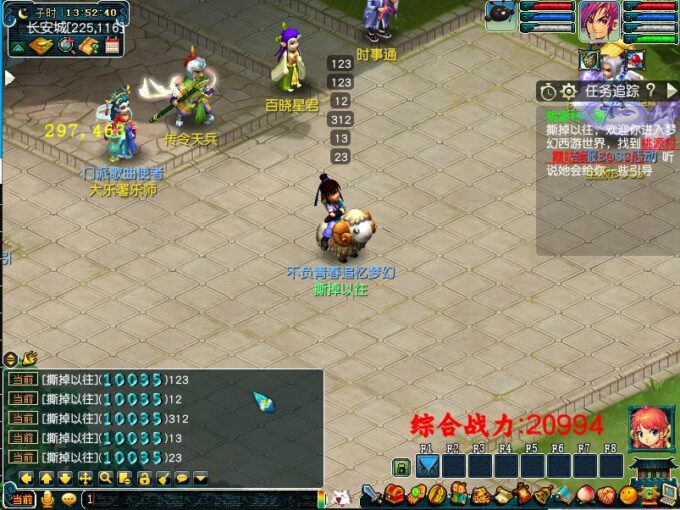
Task: Select the 当前 channel button beside chat input
Action: [18, 498]
